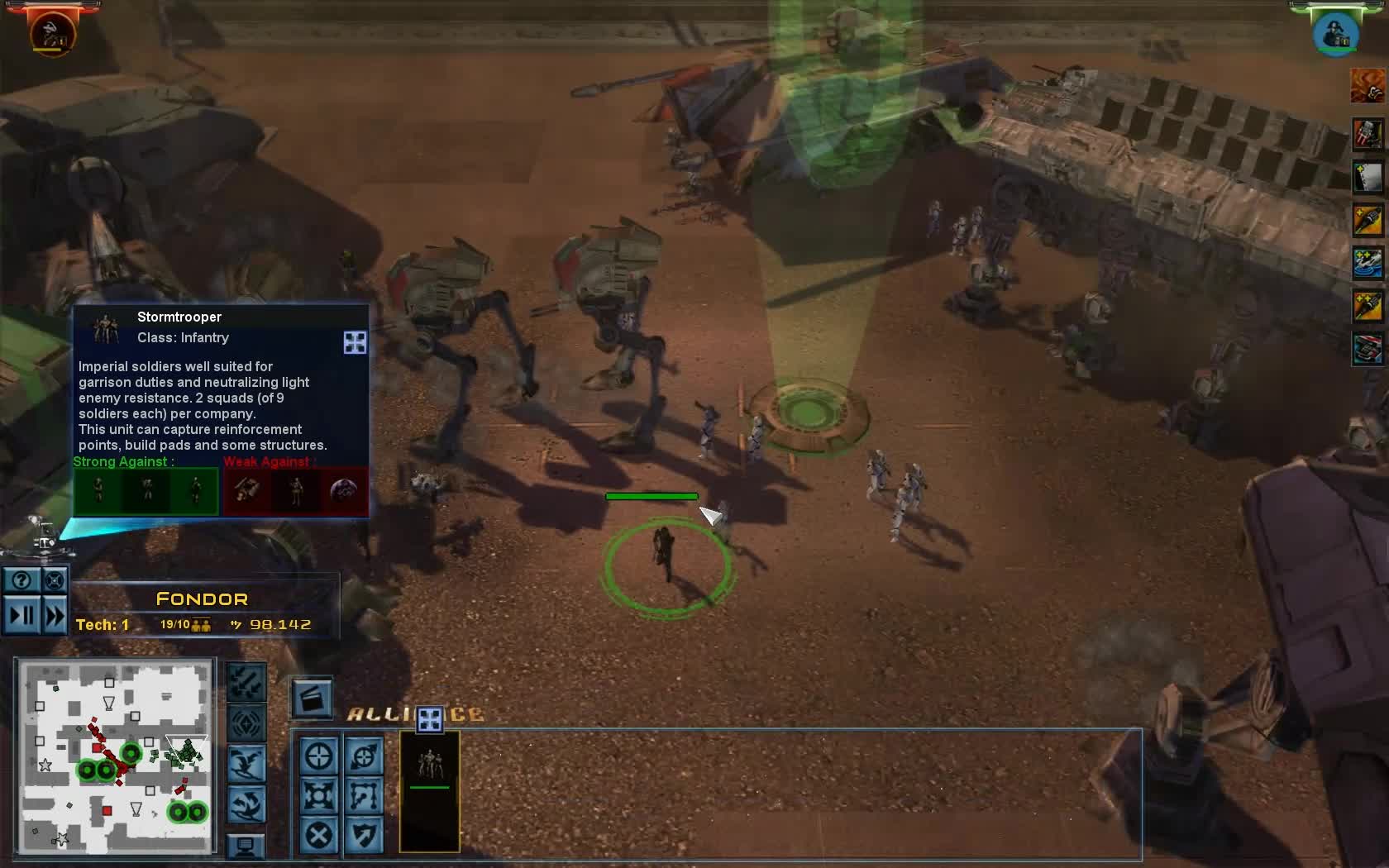
Task: Toggle the monitor display icon below the minimap buttons
Action: click(x=246, y=846)
